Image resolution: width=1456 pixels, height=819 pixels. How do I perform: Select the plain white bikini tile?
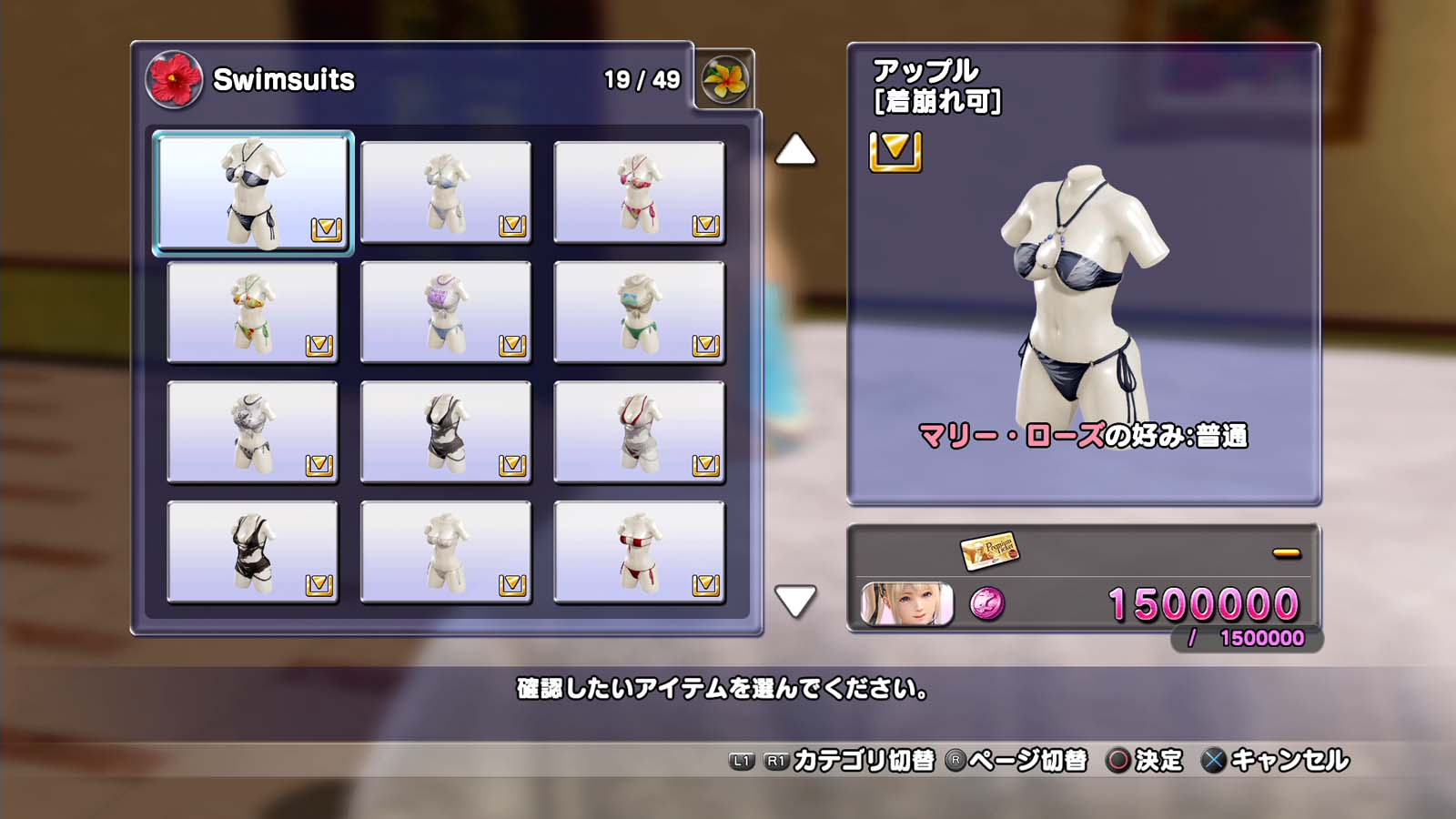pyautogui.click(x=446, y=552)
